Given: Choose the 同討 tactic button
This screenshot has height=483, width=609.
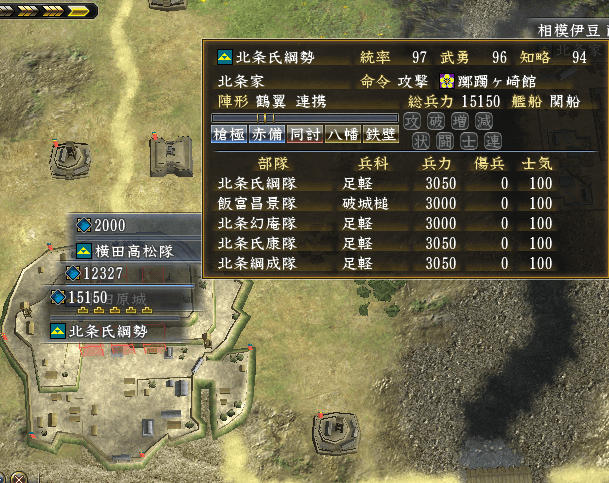Looking at the screenshot, I should [x=304, y=135].
